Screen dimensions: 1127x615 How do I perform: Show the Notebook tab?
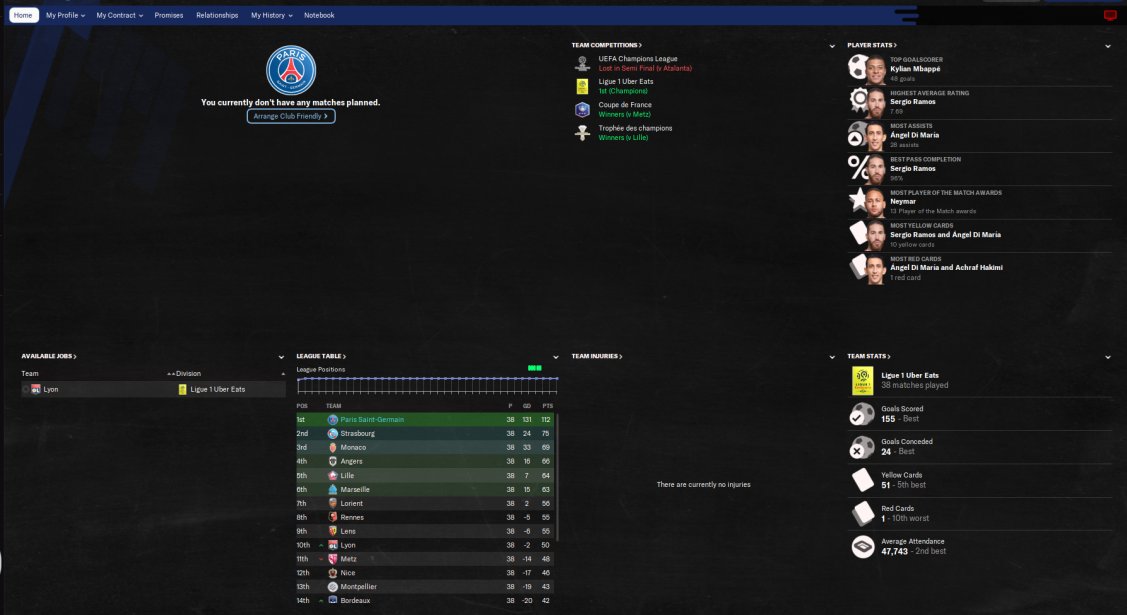[319, 15]
